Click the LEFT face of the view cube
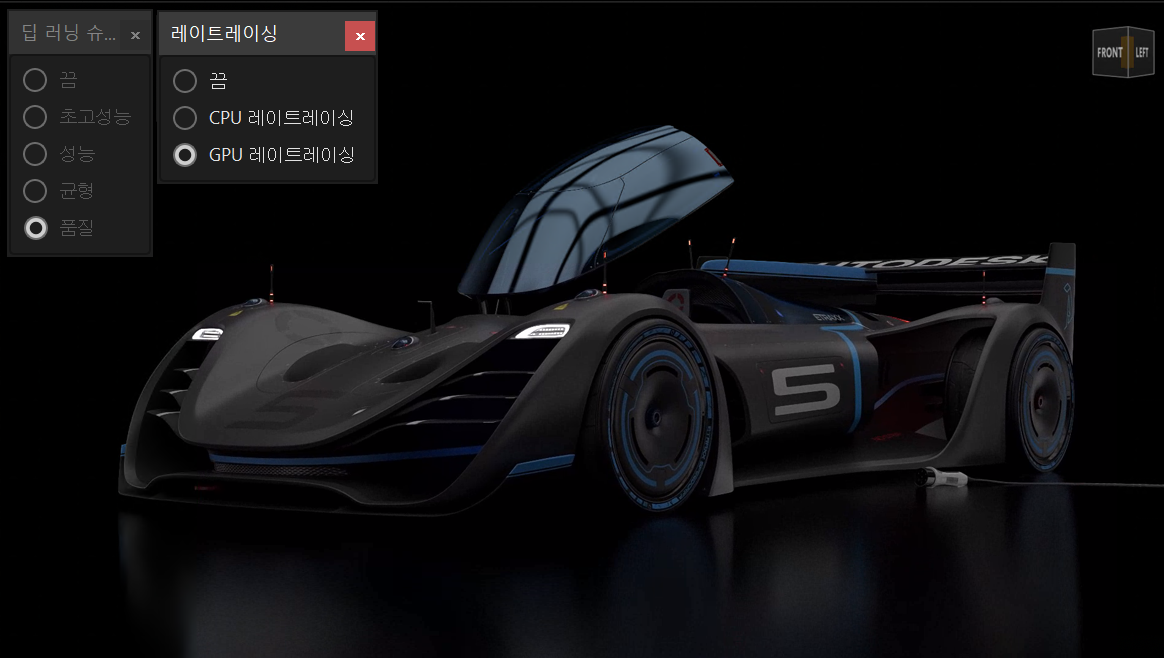The width and height of the screenshot is (1164, 658). coord(1141,53)
